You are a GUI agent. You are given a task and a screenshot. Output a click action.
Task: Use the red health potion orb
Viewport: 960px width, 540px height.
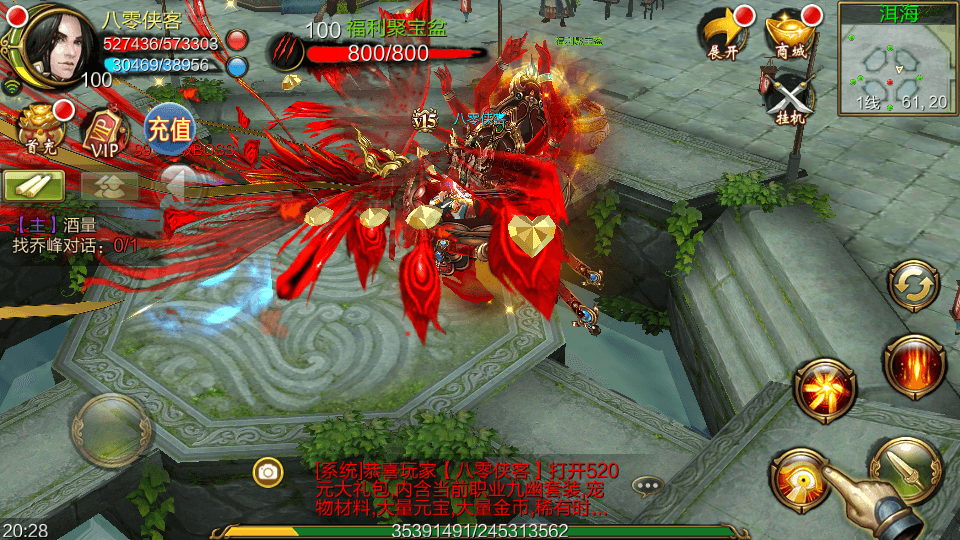pyautogui.click(x=237, y=41)
